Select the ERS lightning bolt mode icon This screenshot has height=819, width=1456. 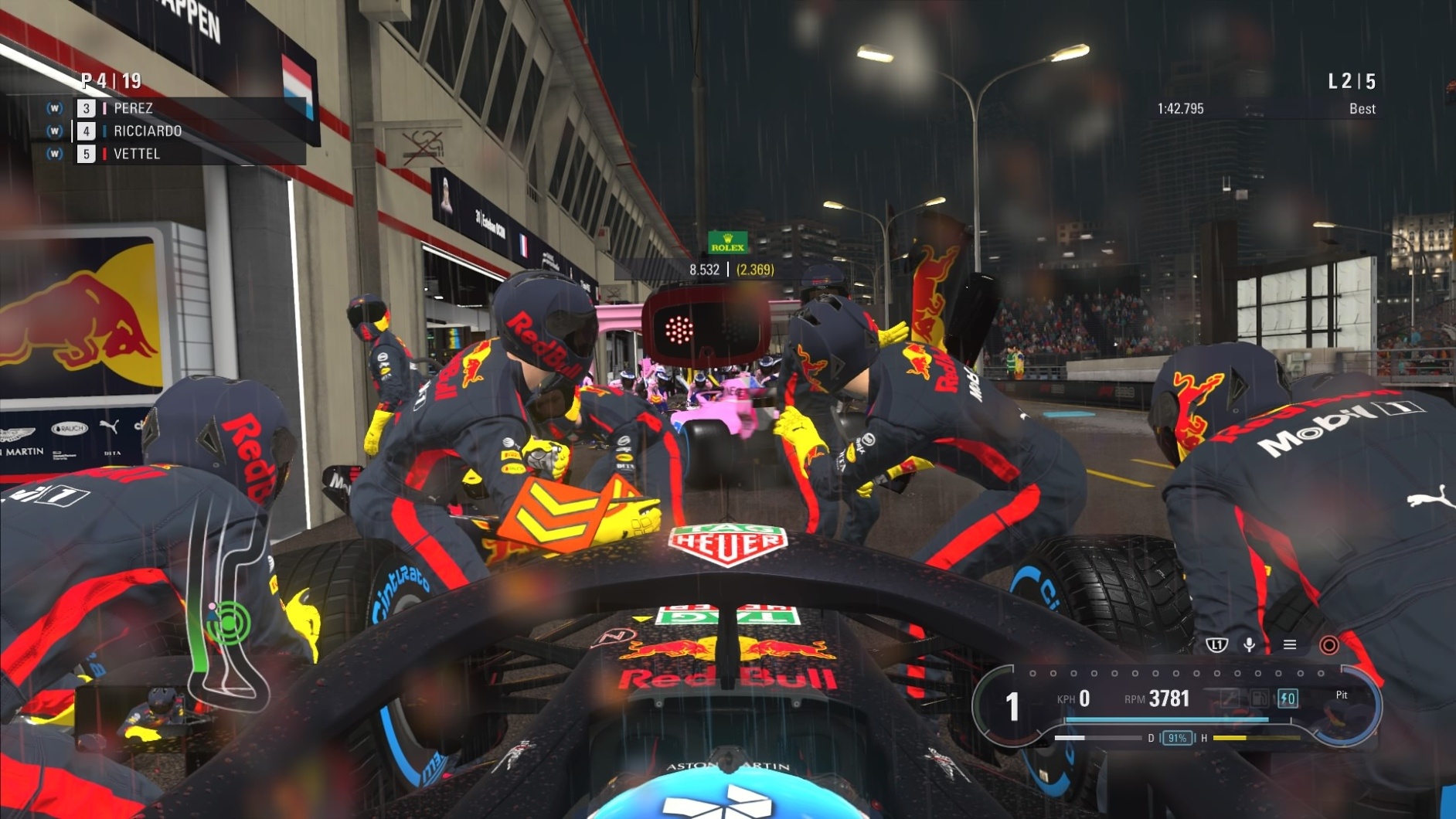pos(1288,698)
